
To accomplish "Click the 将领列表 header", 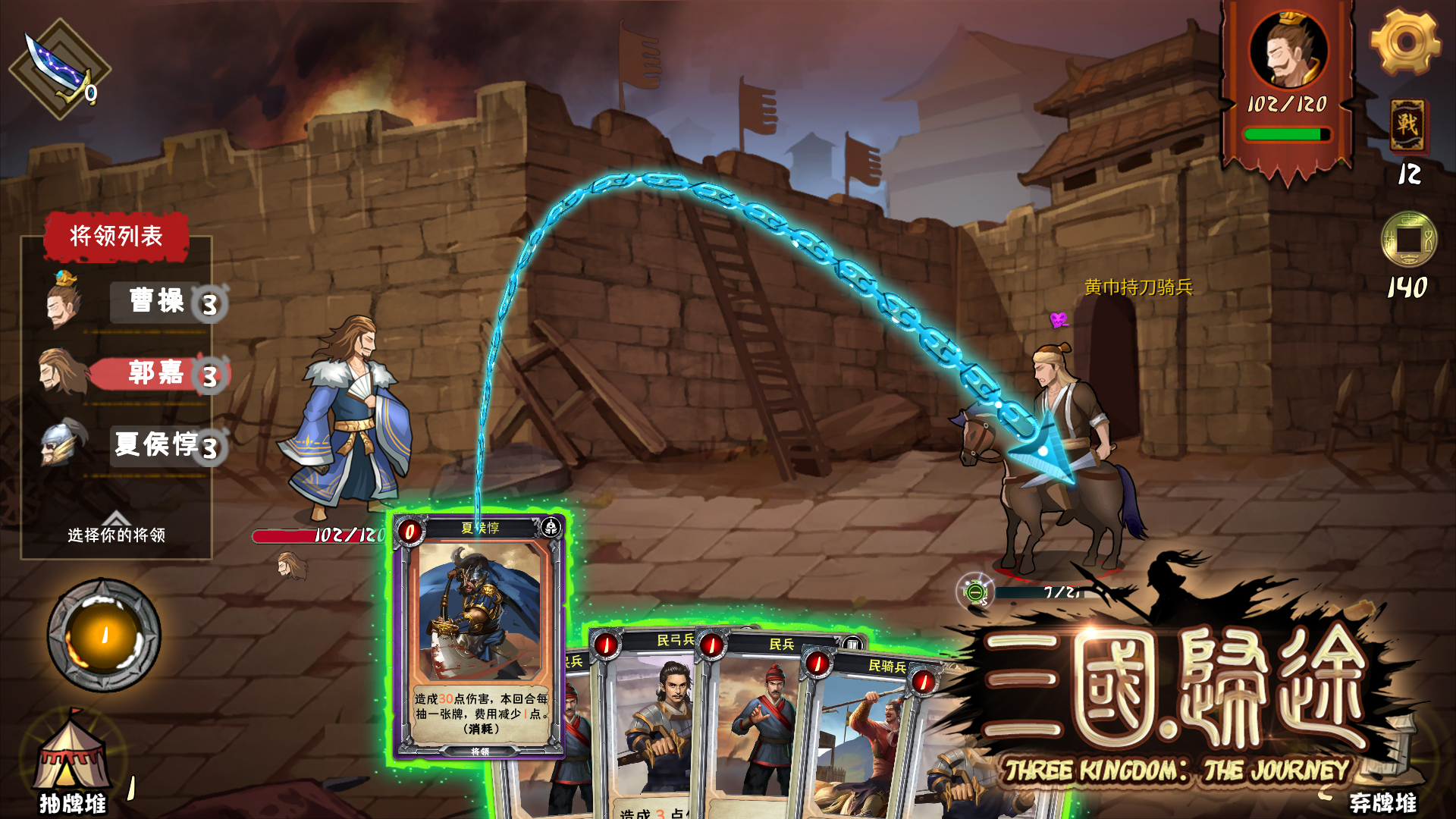I will tap(116, 237).
